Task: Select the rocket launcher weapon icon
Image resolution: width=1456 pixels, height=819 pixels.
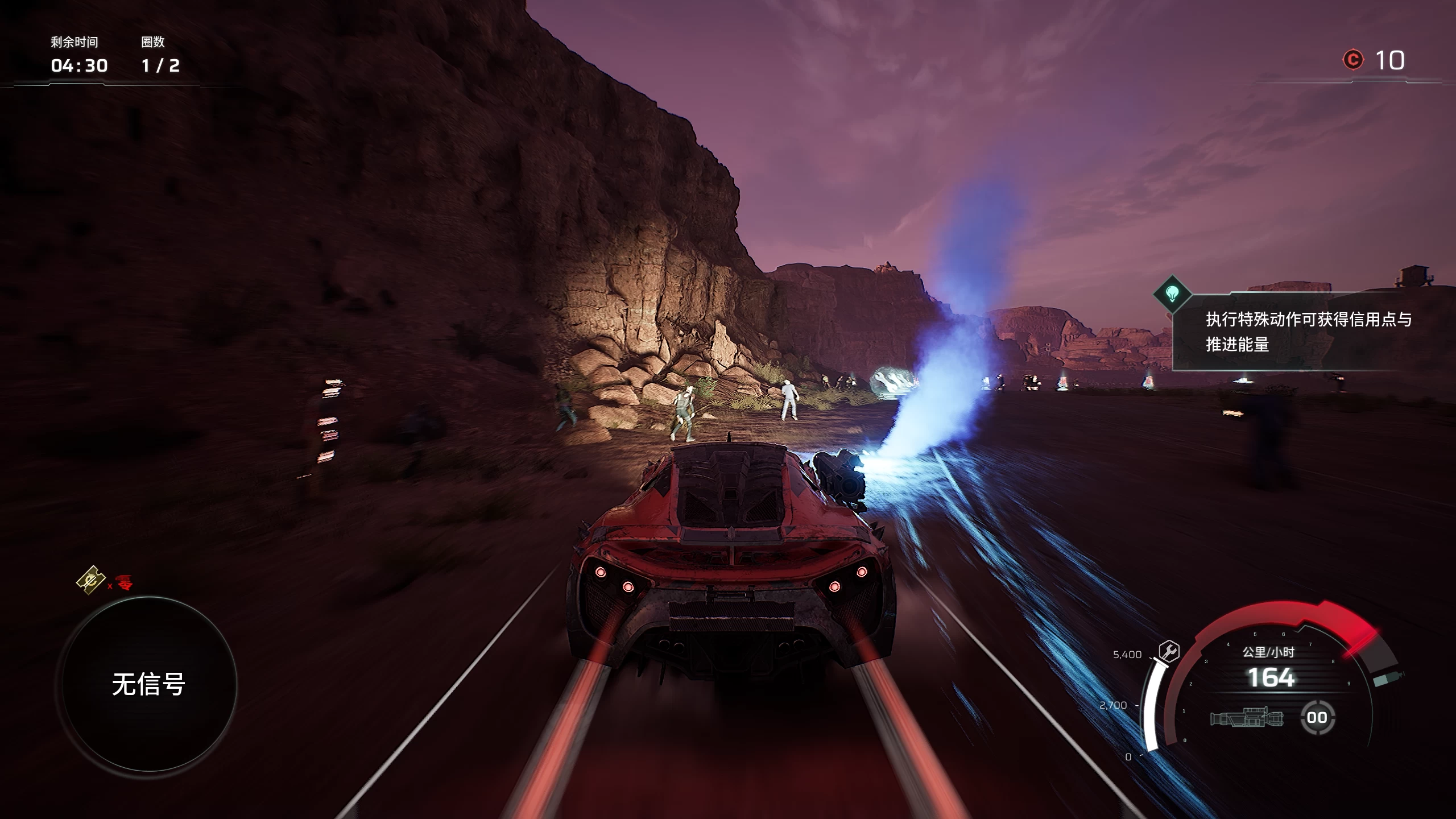Action: coord(1247,718)
